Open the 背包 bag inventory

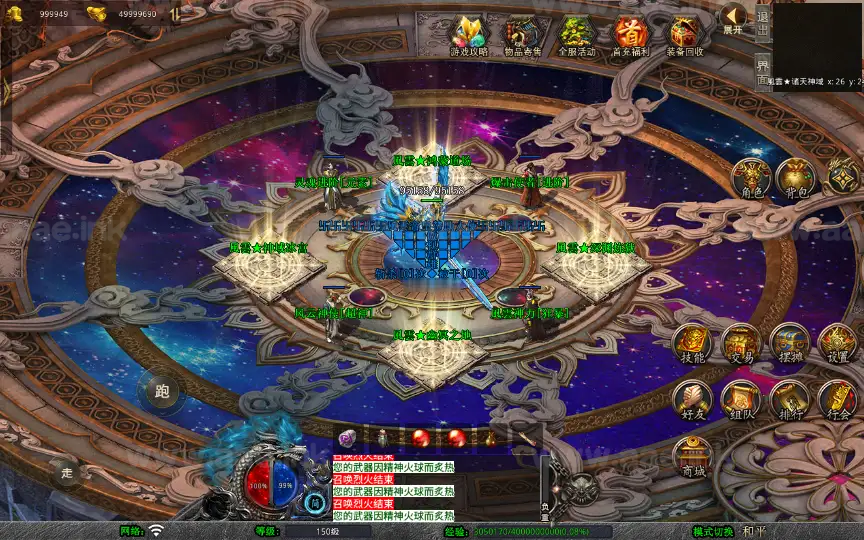[796, 178]
